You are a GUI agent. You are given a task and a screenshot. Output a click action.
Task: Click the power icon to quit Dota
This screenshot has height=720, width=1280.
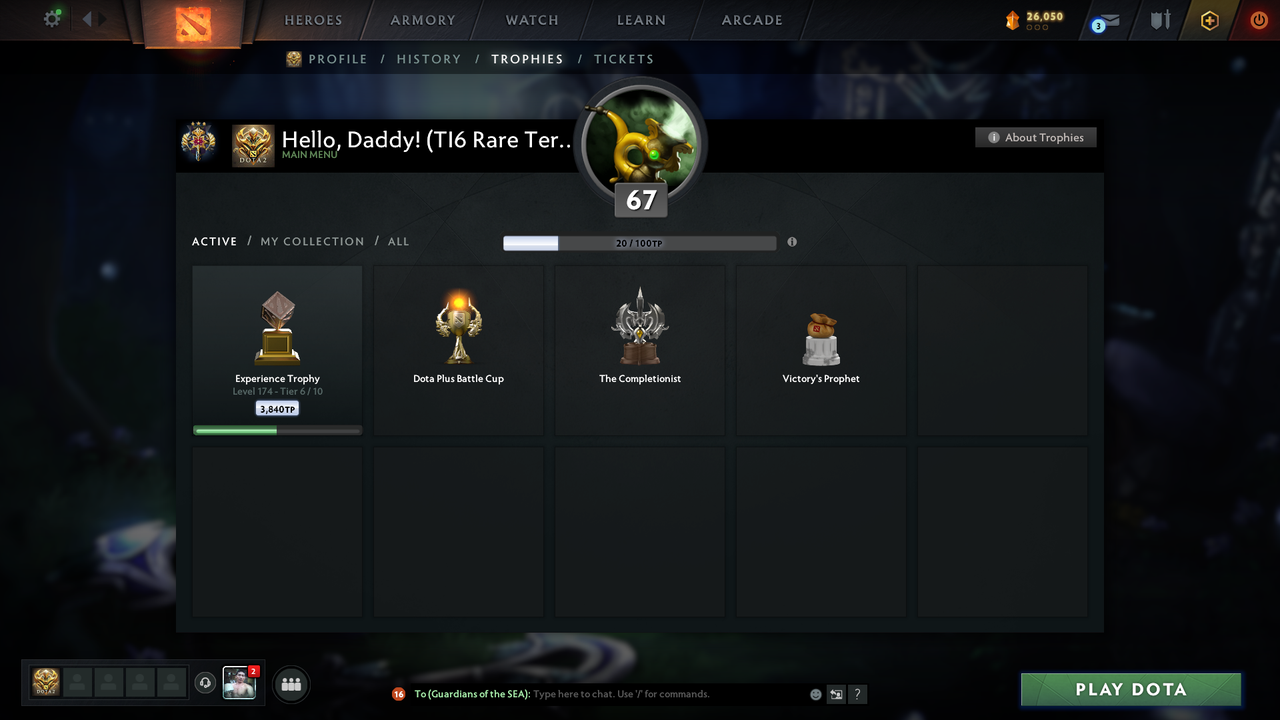1258,18
